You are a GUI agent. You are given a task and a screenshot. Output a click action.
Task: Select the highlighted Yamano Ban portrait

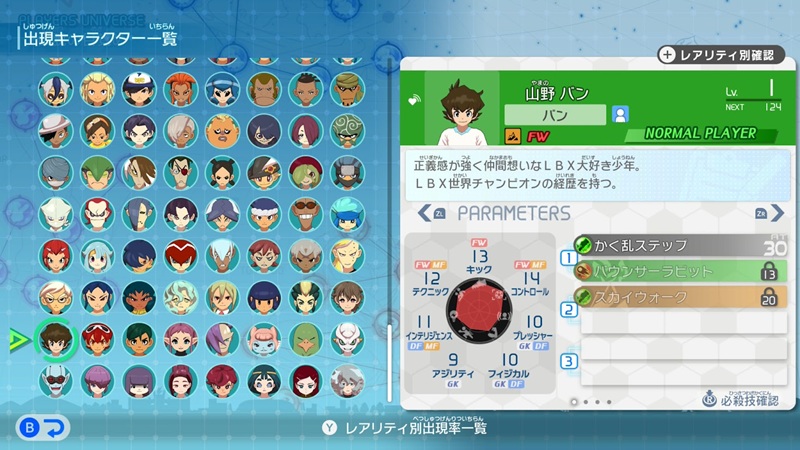pos(56,339)
